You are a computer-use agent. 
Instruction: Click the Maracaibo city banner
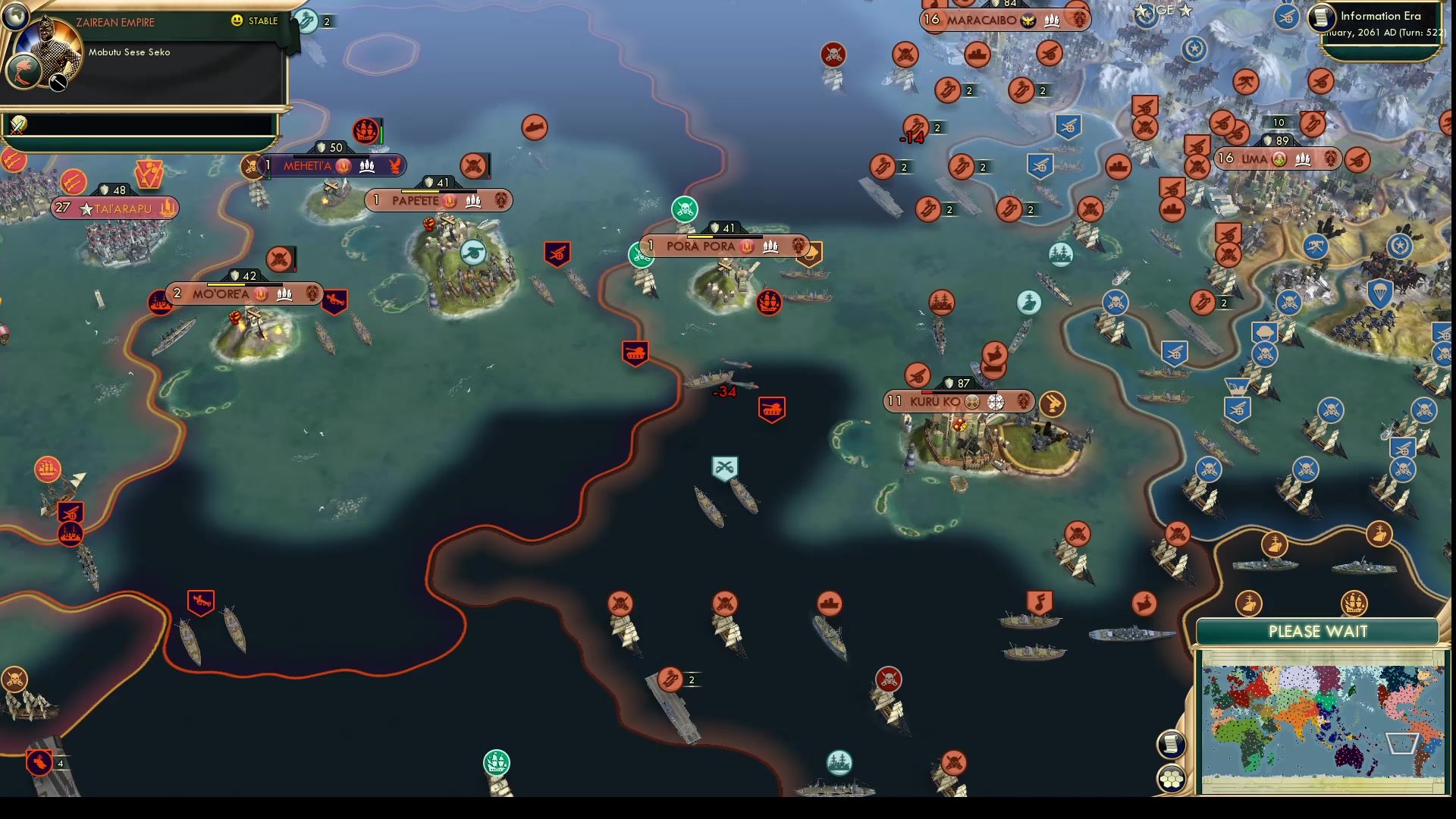996,21
